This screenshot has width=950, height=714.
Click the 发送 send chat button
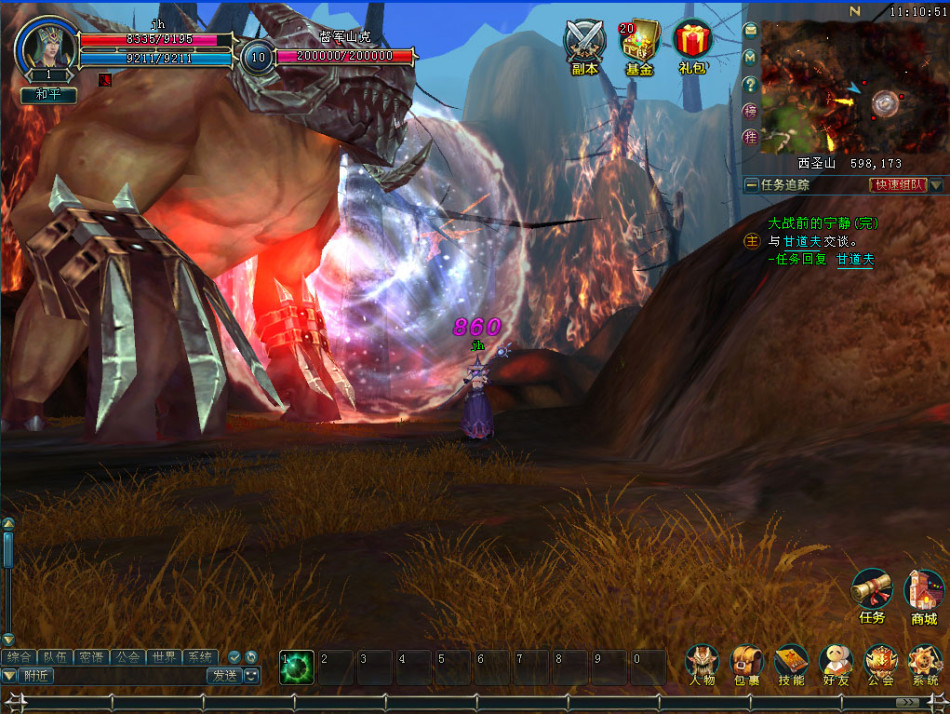(223, 675)
